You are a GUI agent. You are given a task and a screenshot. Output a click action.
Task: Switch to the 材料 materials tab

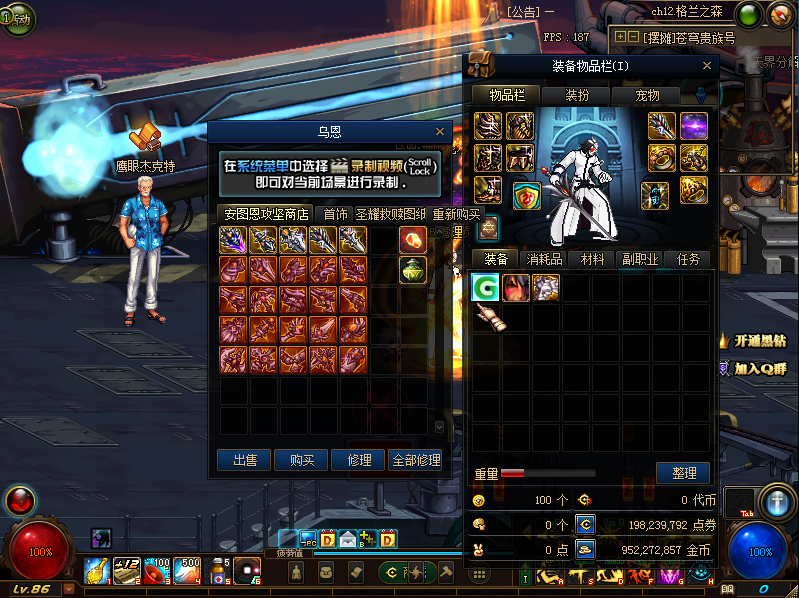(x=592, y=259)
